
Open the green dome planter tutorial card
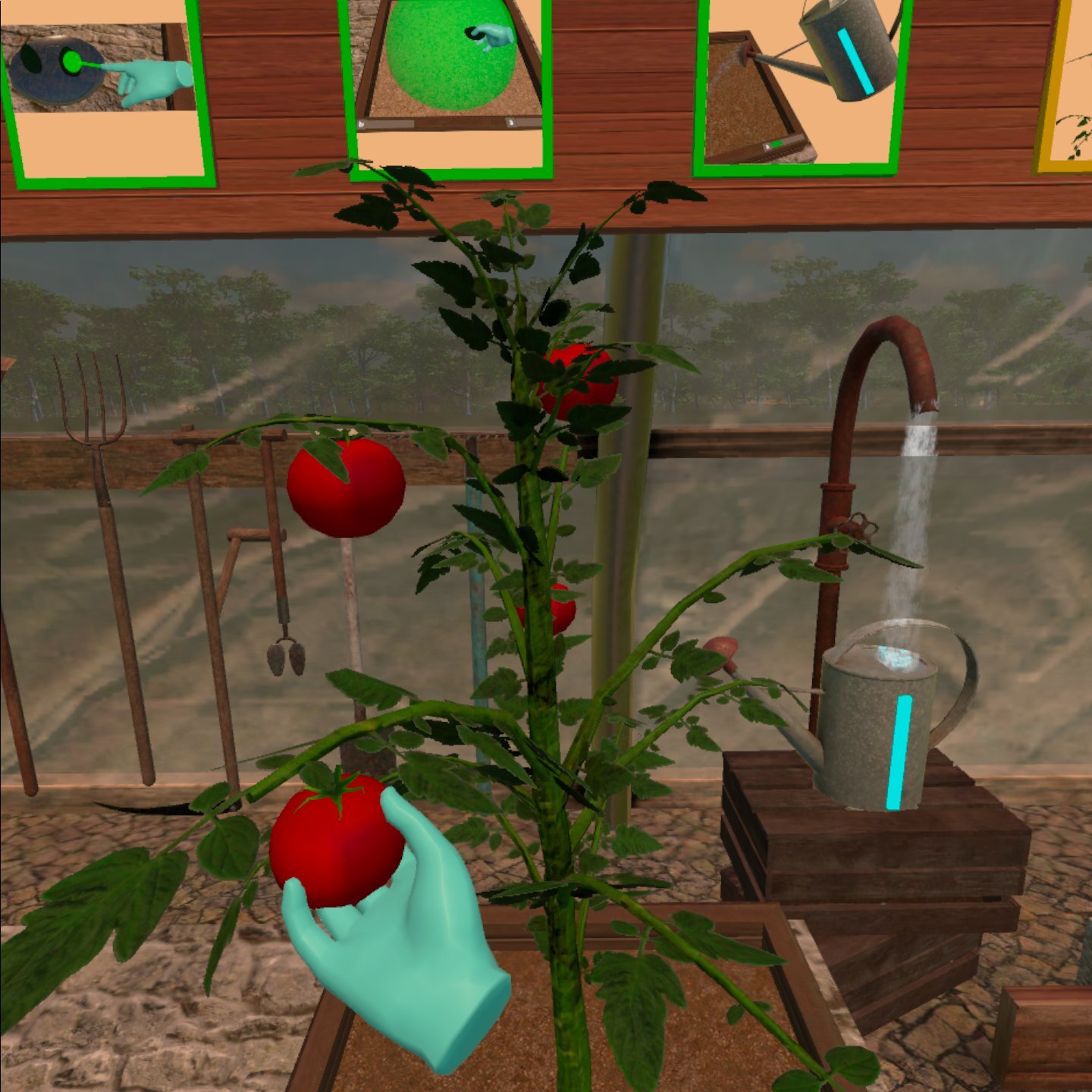pyautogui.click(x=449, y=83)
